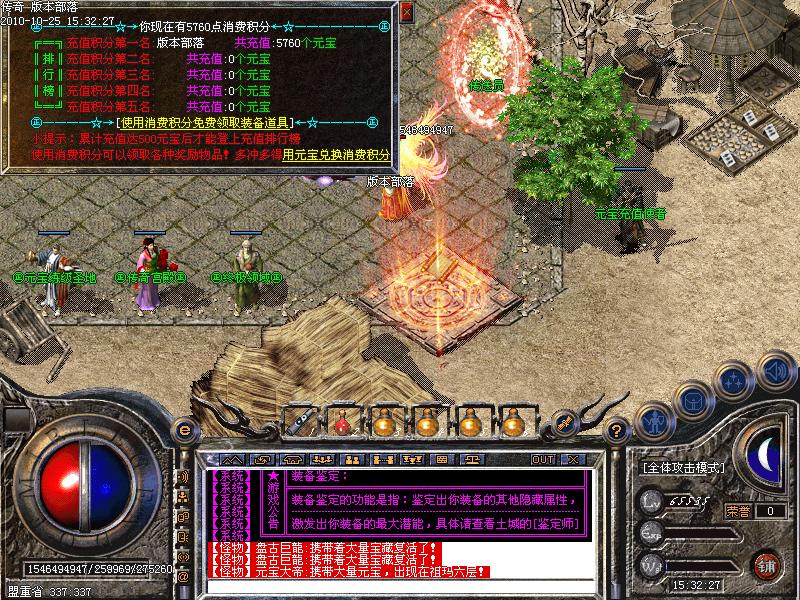Select the red potion hotbar slot
The width and height of the screenshot is (800, 600).
pyautogui.click(x=341, y=422)
